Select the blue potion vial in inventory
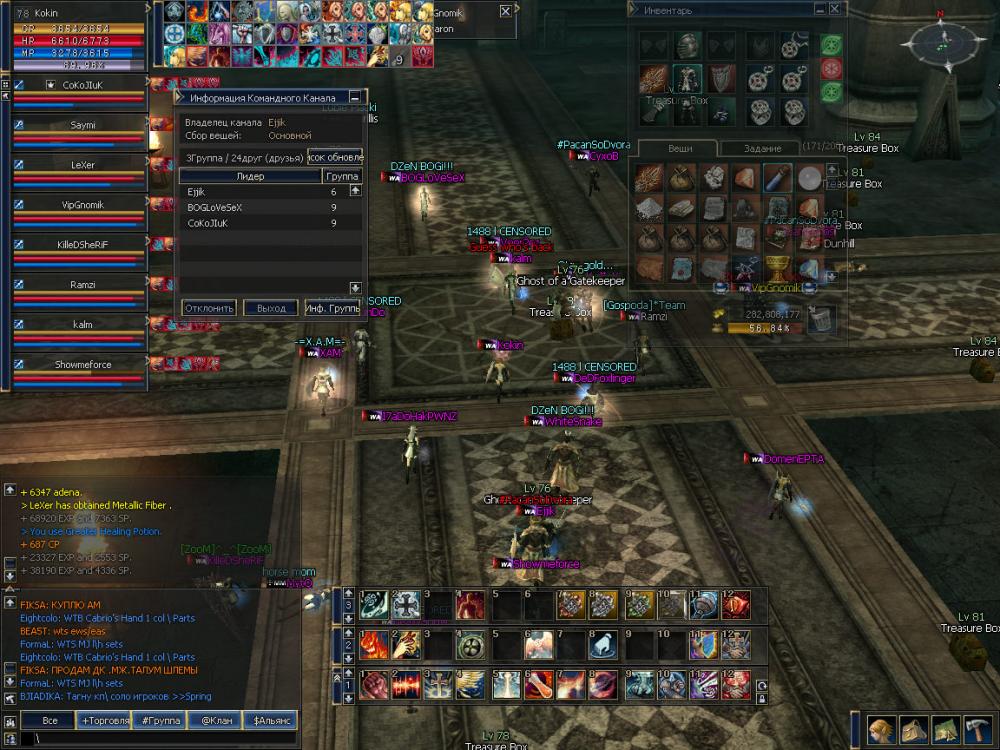Screen dimensions: 1000x750 pos(775,178)
